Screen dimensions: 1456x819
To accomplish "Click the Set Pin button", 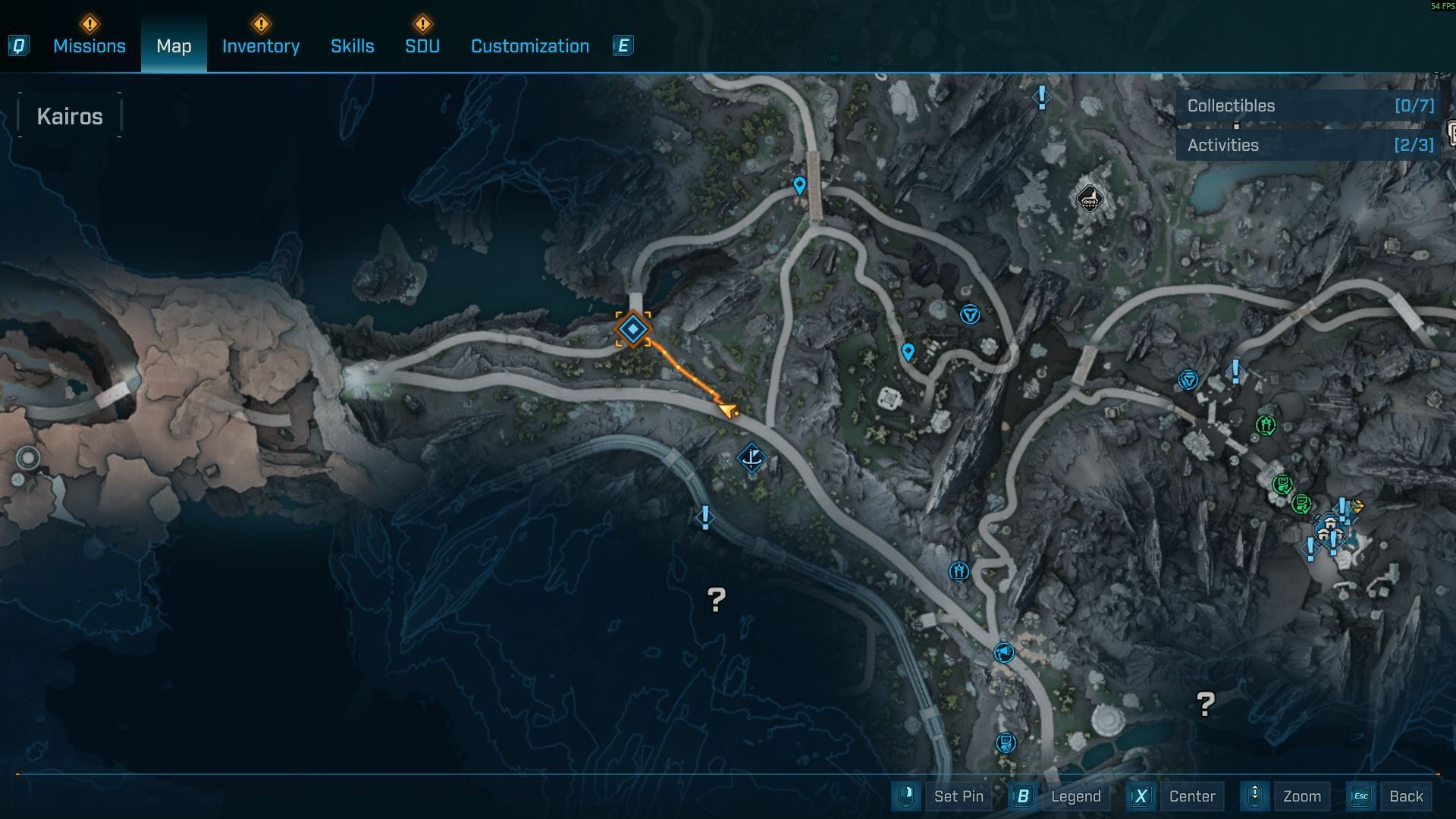I will [x=958, y=796].
